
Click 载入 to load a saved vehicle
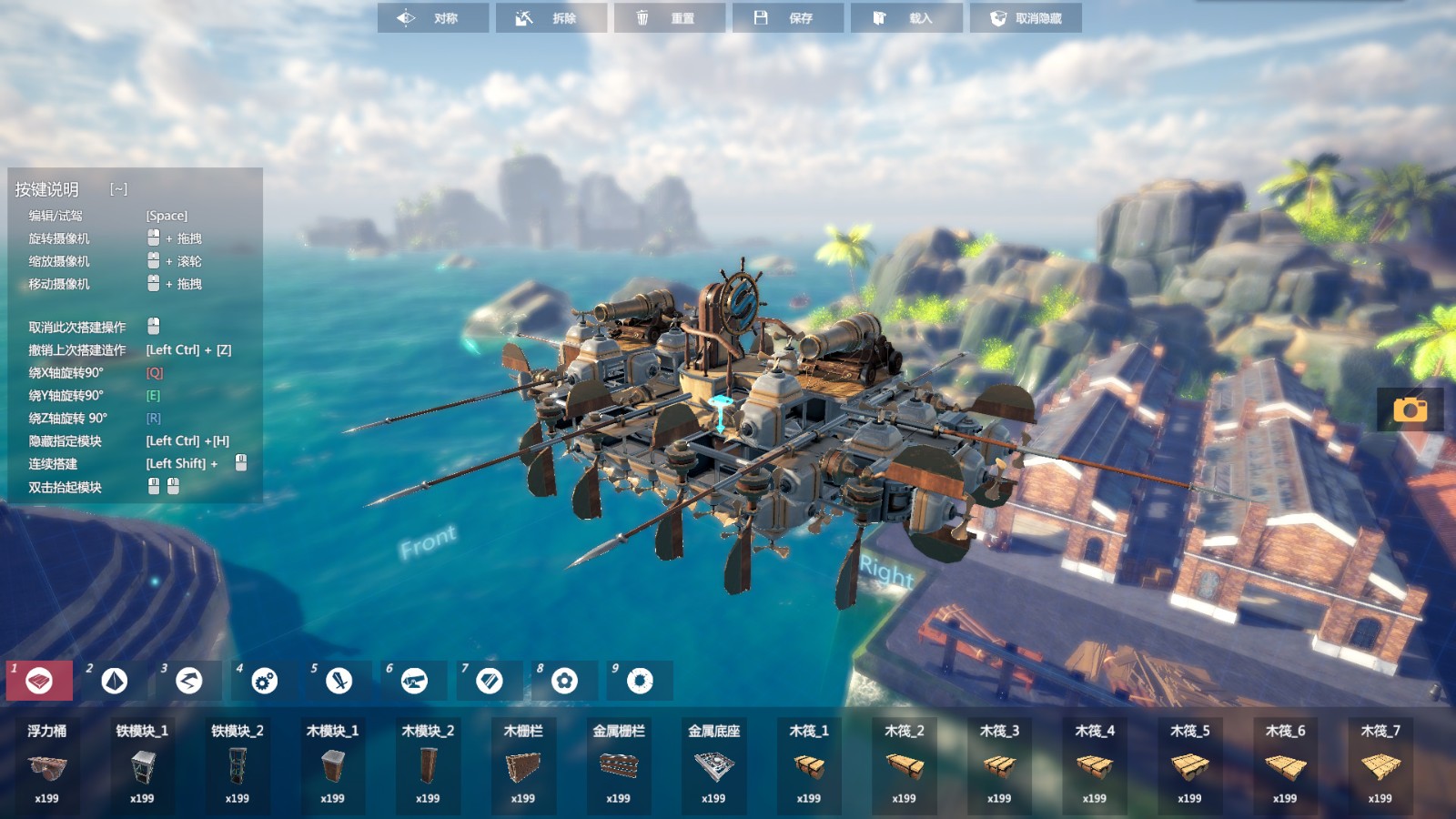(906, 17)
